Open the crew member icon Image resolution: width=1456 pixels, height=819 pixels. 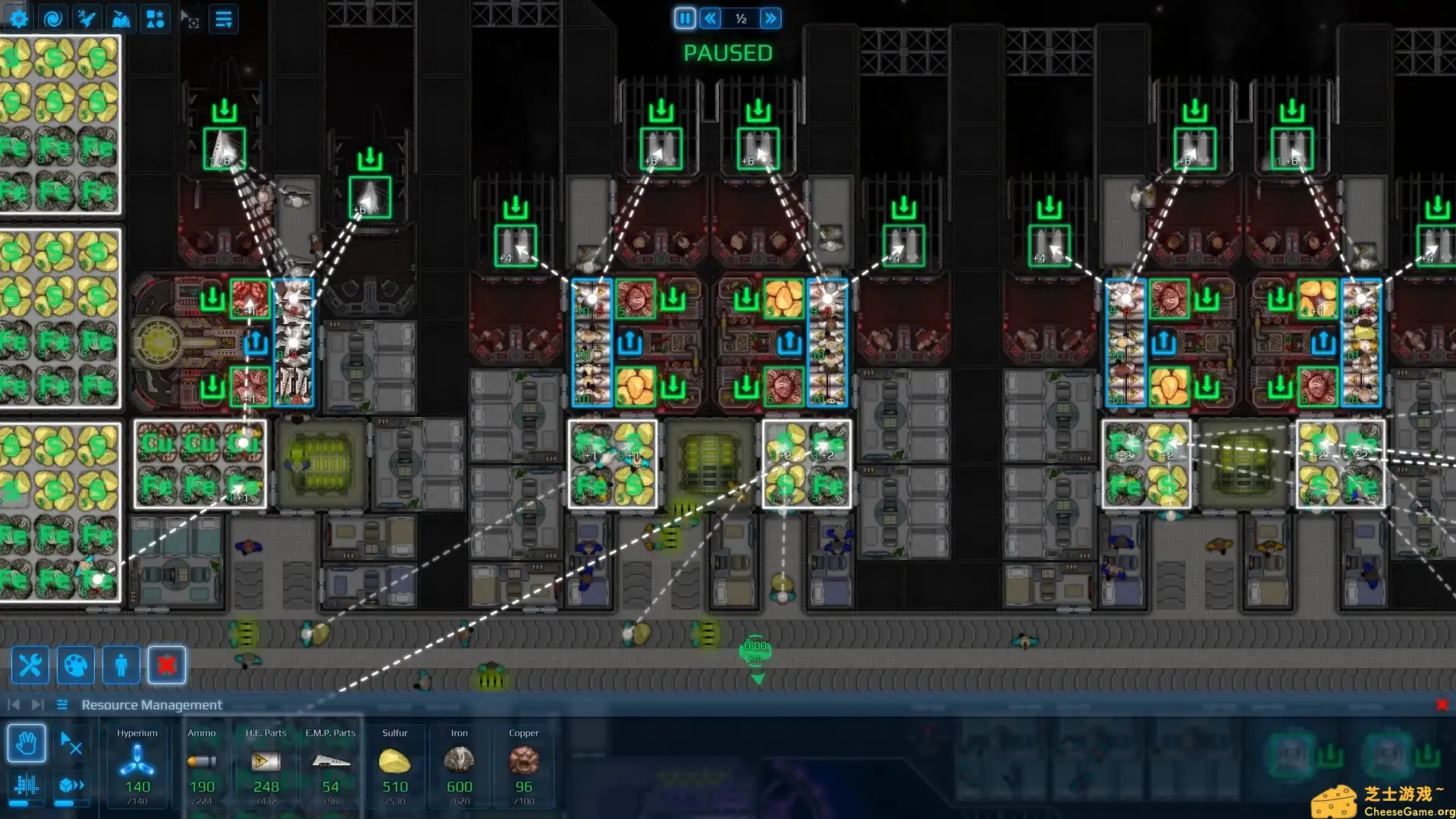(120, 665)
